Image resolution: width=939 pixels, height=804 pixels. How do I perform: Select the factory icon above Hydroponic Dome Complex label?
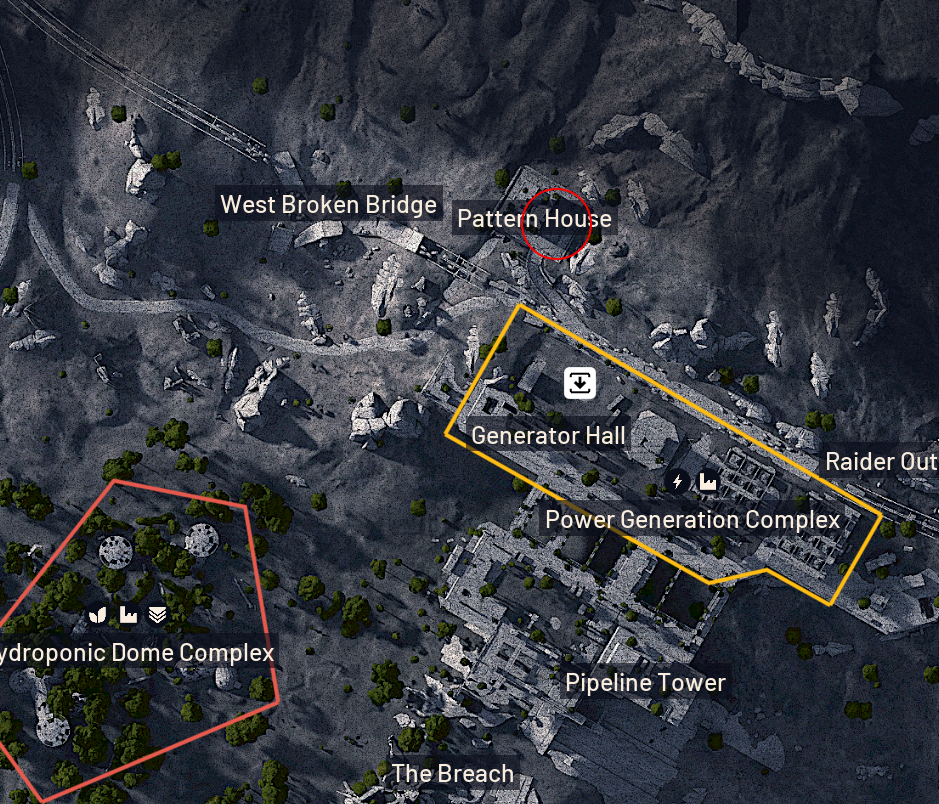tap(128, 615)
